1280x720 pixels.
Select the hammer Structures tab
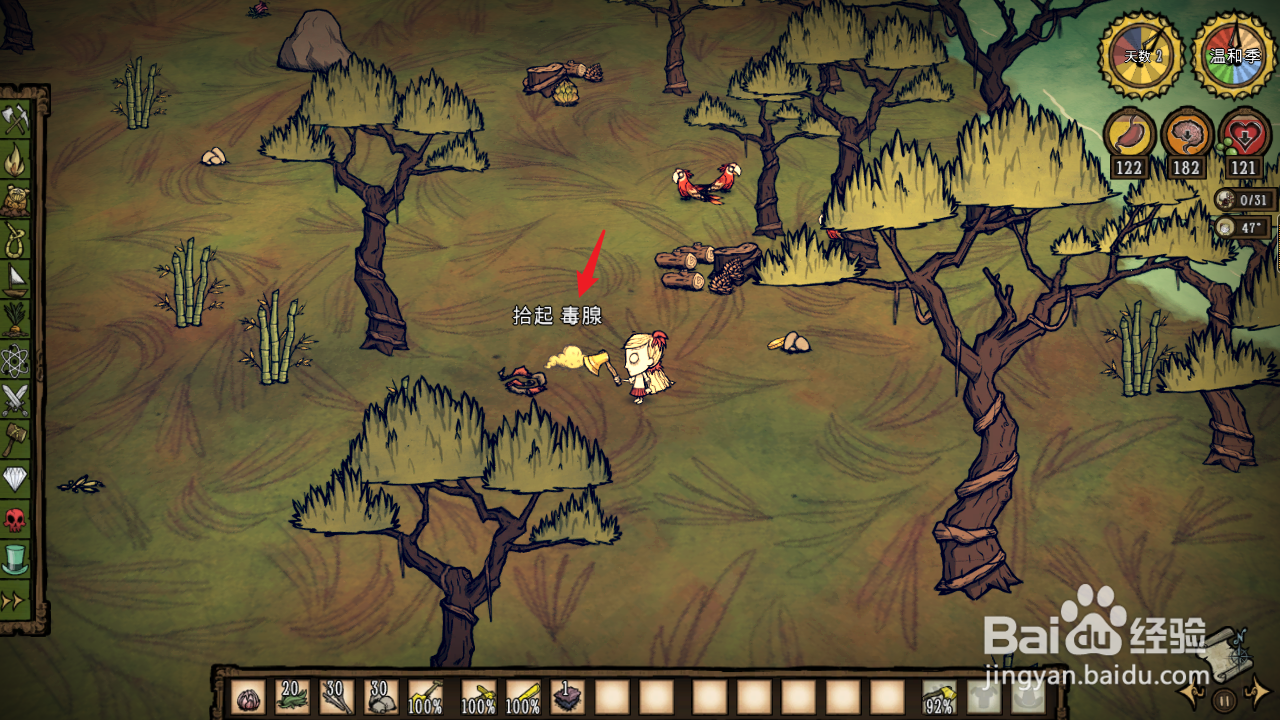pyautogui.click(x=17, y=439)
